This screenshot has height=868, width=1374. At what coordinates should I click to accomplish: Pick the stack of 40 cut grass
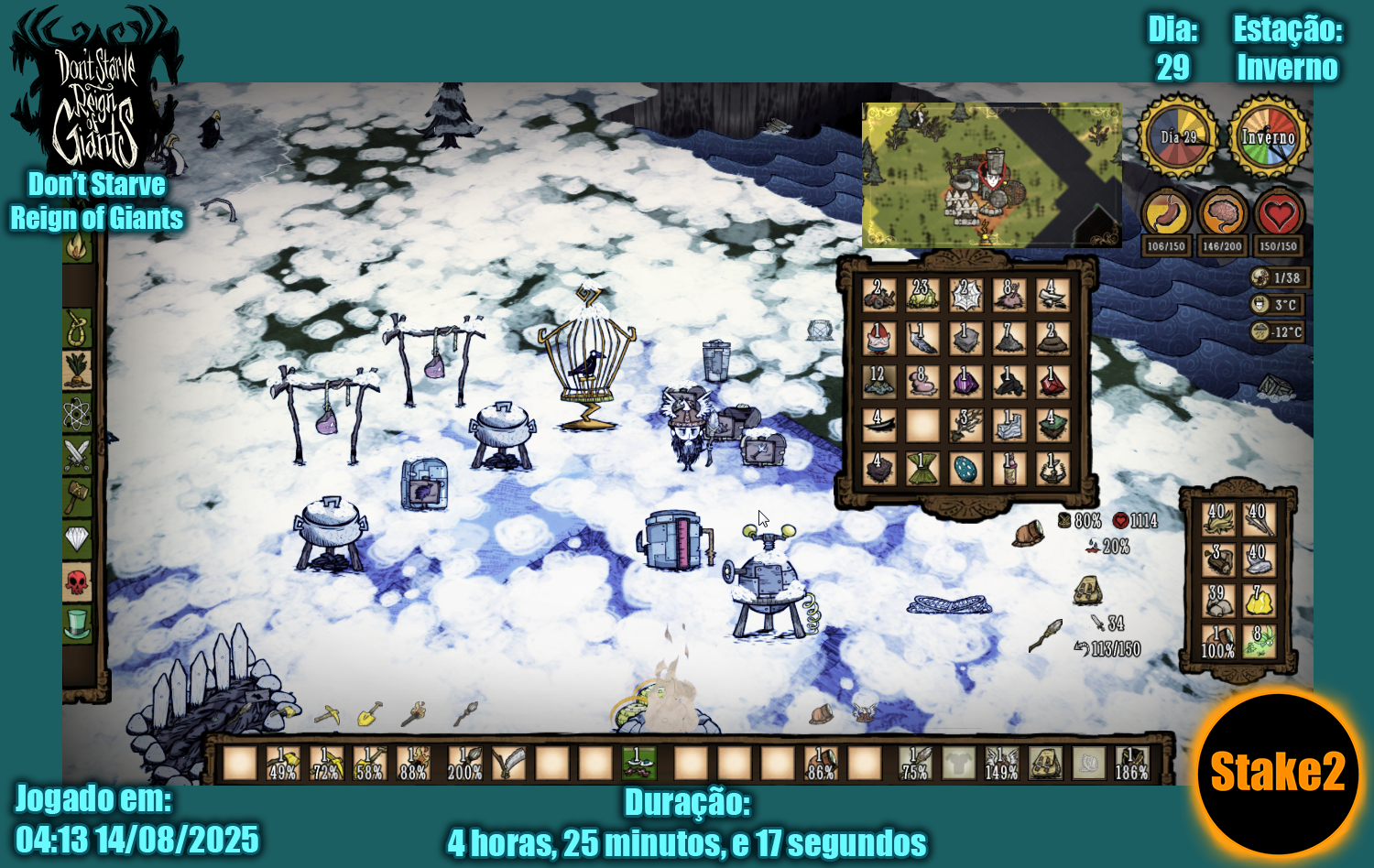coord(1217,519)
